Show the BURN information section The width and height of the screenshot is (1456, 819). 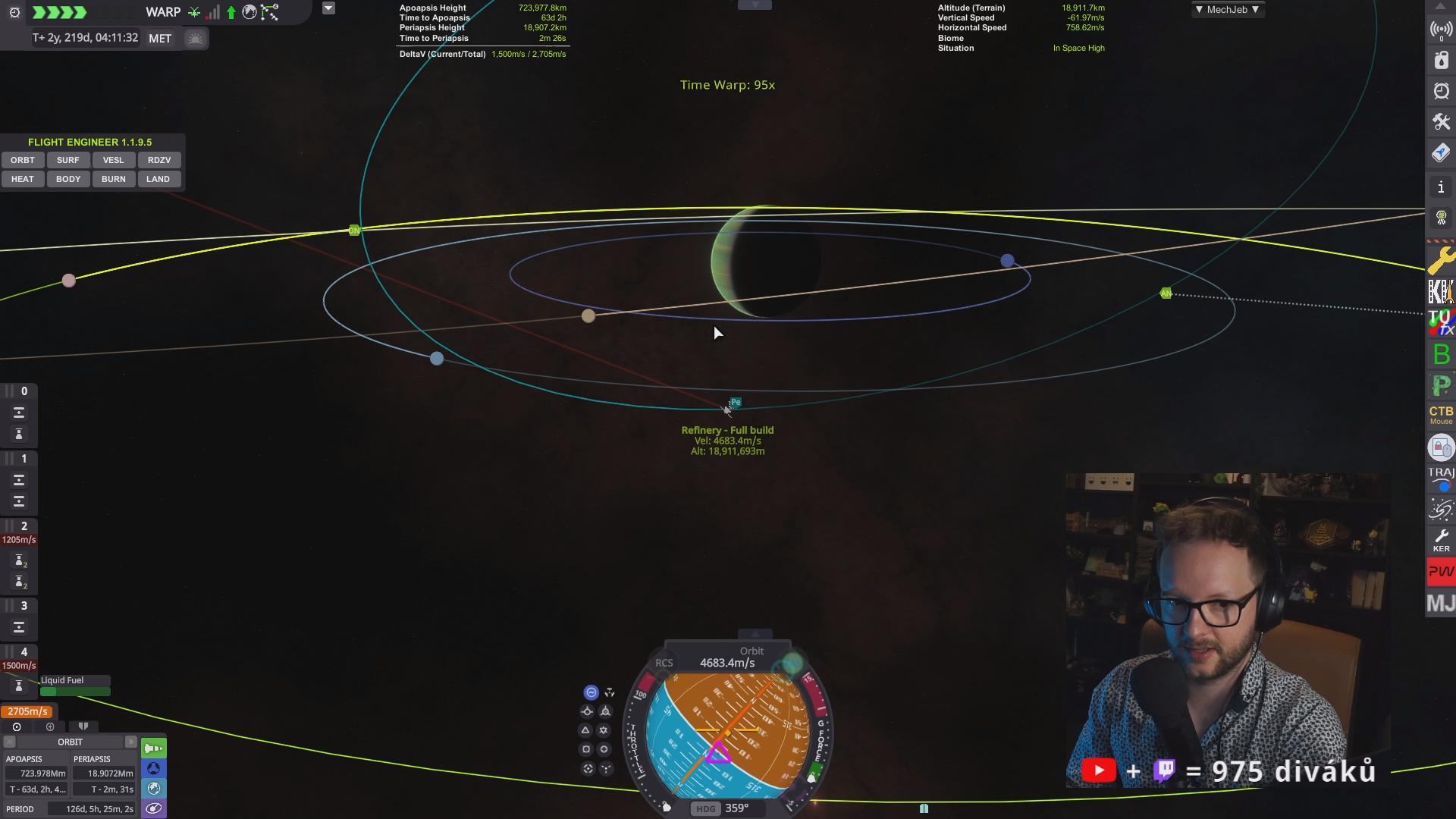click(x=113, y=179)
